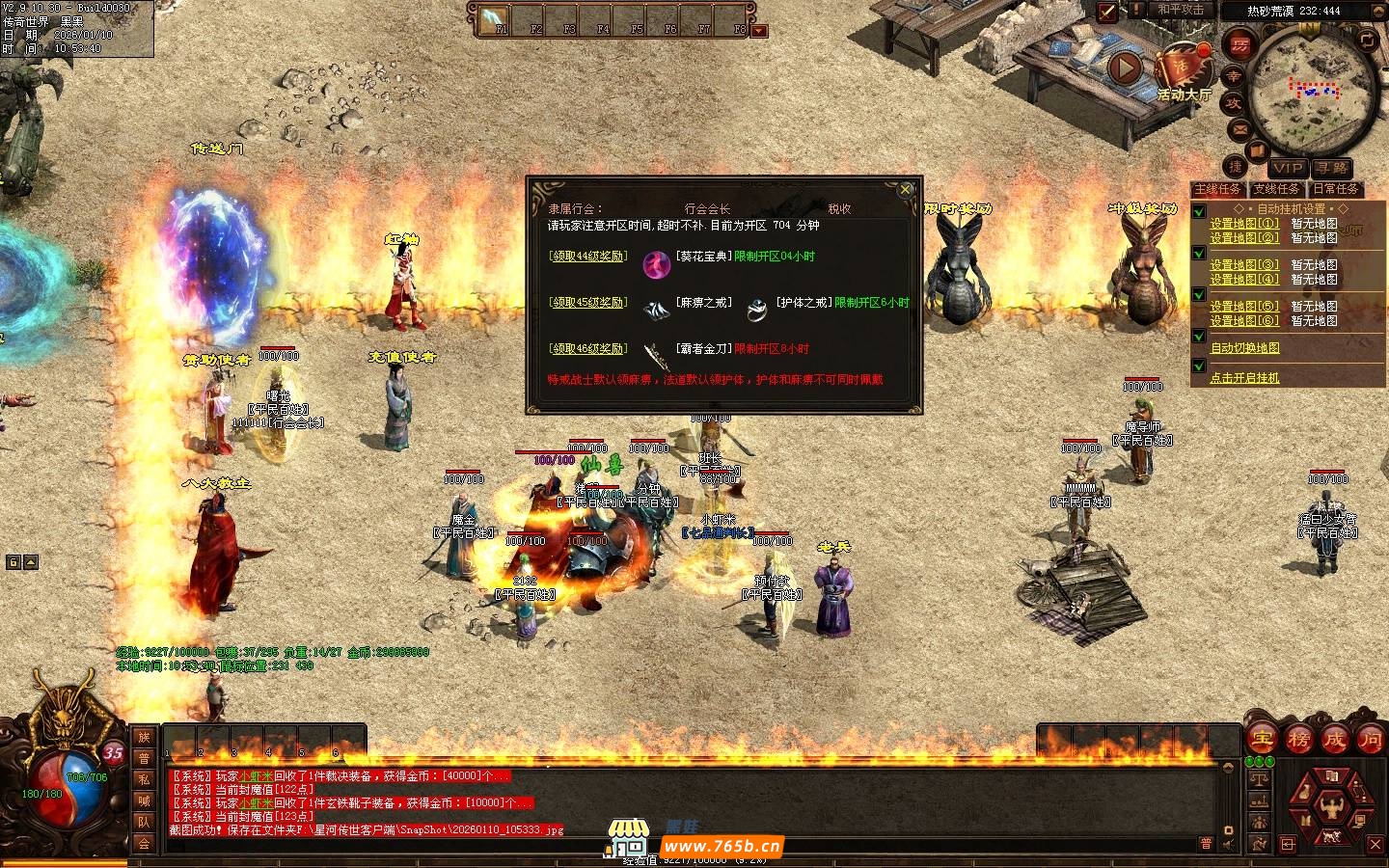Click the 设置地图[①] map setting link
The height and width of the screenshot is (868, 1389).
1244,224
